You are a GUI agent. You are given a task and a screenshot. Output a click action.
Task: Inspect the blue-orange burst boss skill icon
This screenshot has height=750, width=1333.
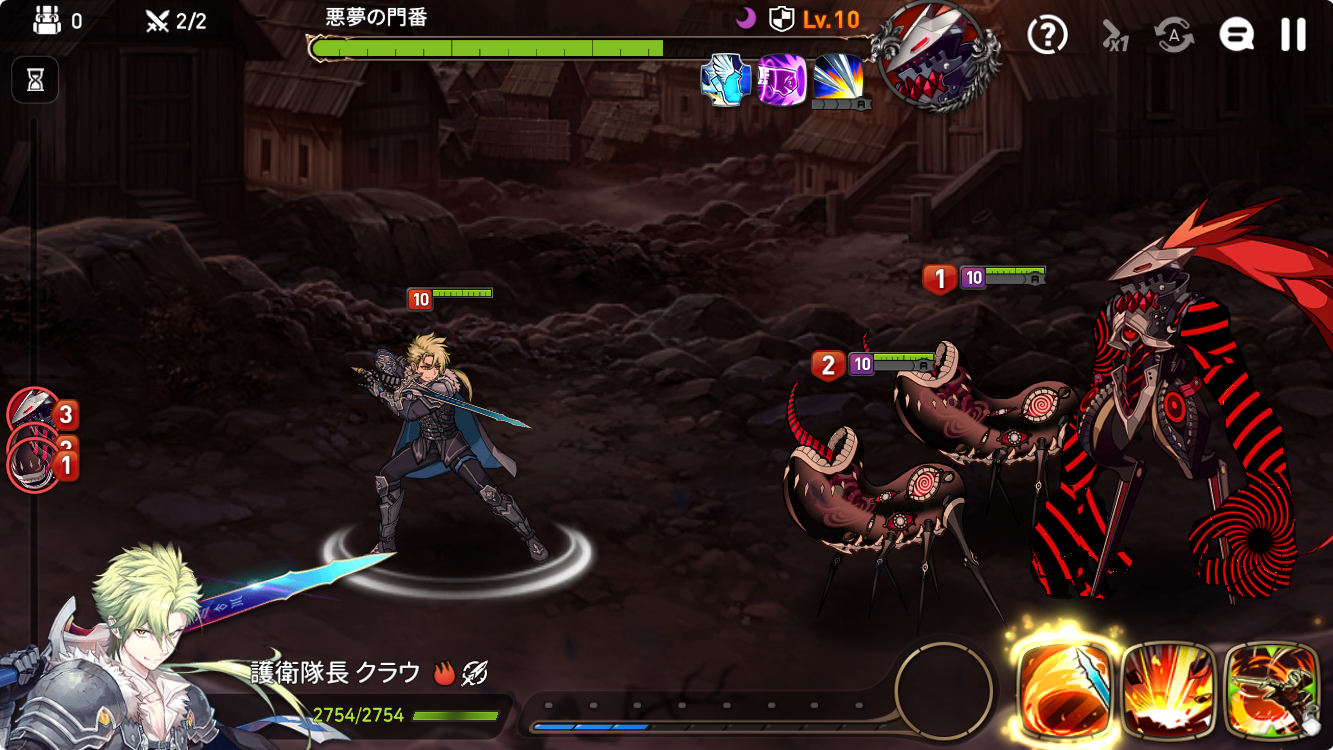839,80
